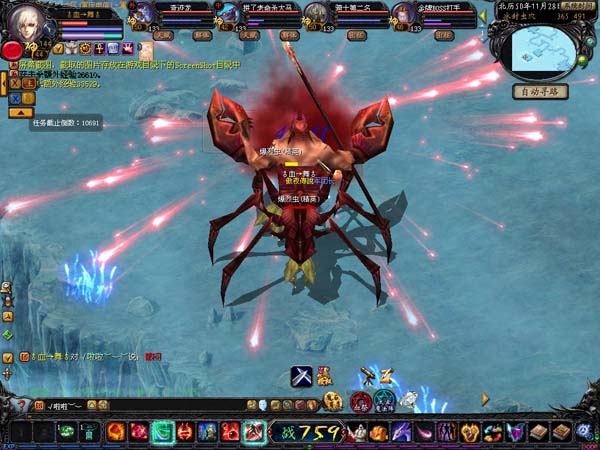600x450 pixels.
Task: Activate the cyan highlighted hotbar skill
Action: [x=160, y=432]
